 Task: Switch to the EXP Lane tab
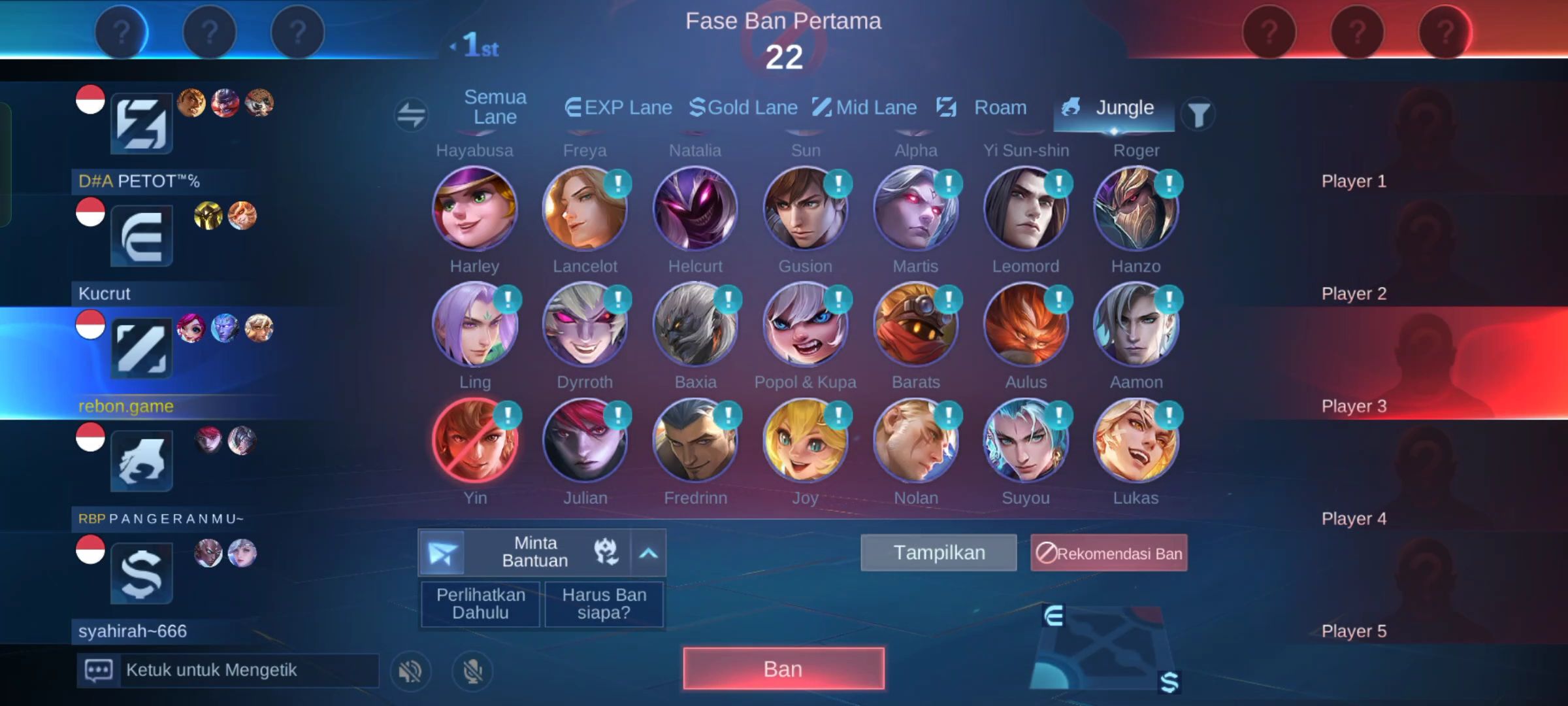coord(619,107)
